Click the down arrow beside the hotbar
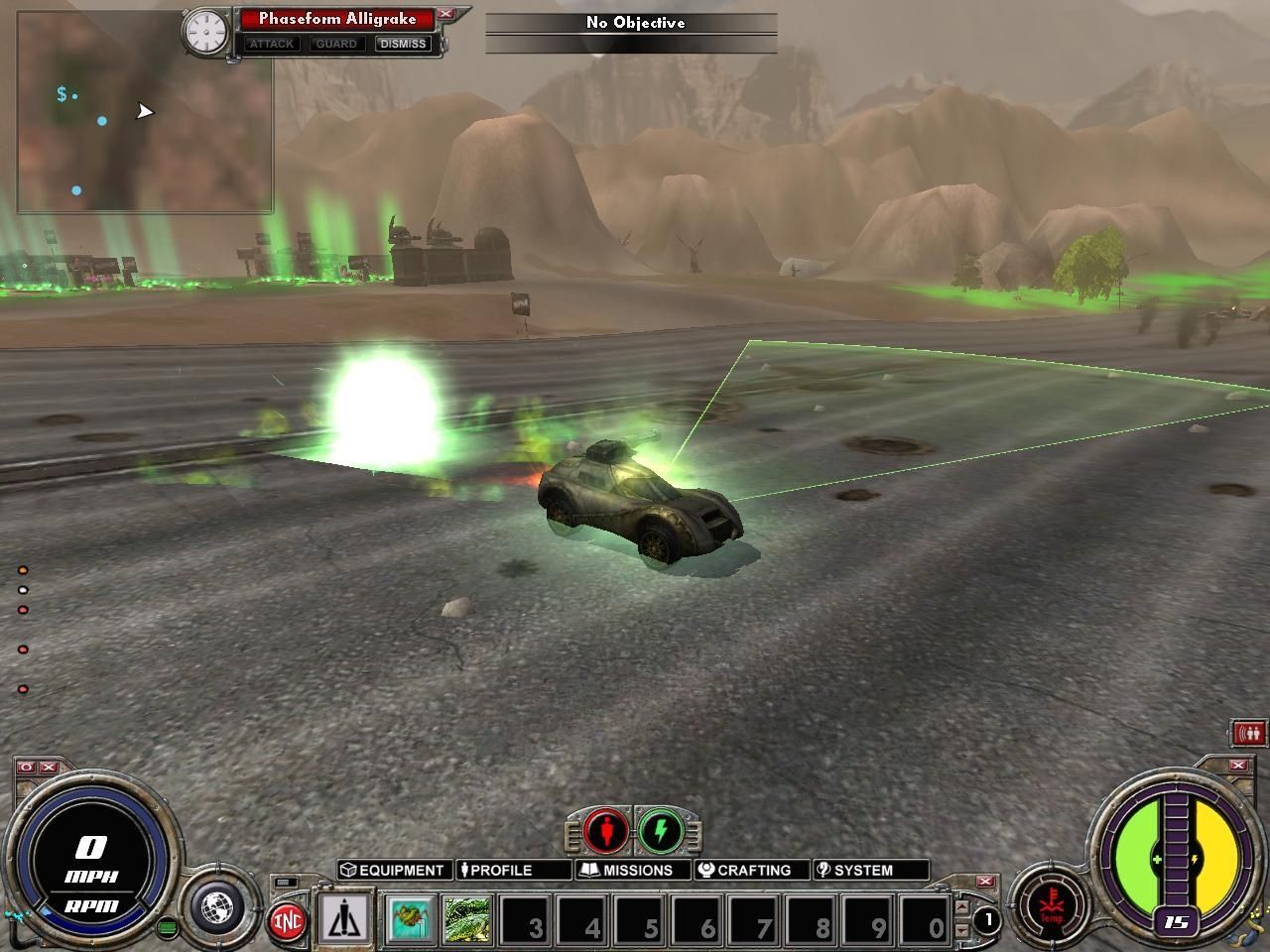Viewport: 1270px width, 952px height. pos(963,928)
